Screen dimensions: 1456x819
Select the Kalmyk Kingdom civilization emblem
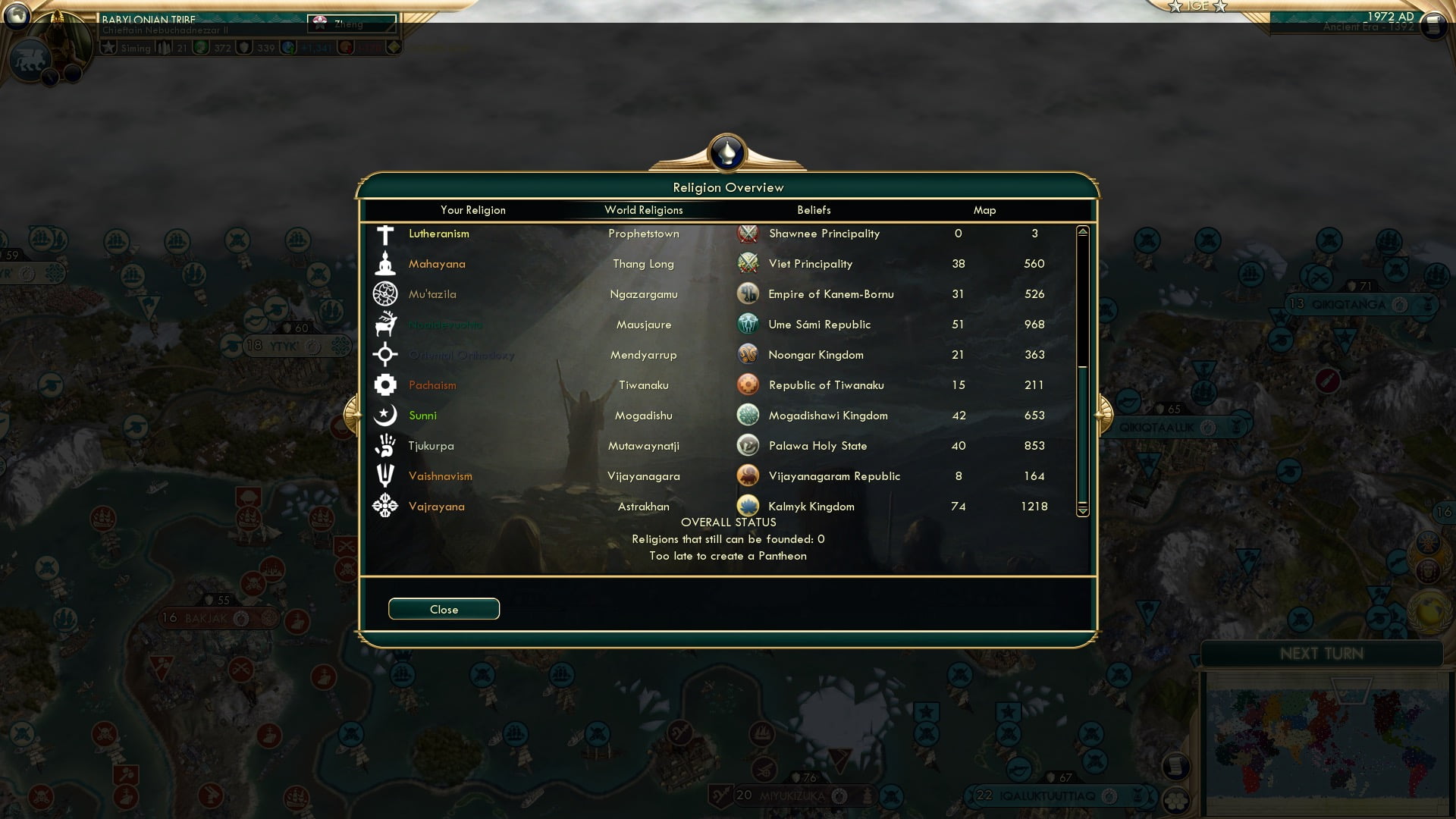click(748, 506)
